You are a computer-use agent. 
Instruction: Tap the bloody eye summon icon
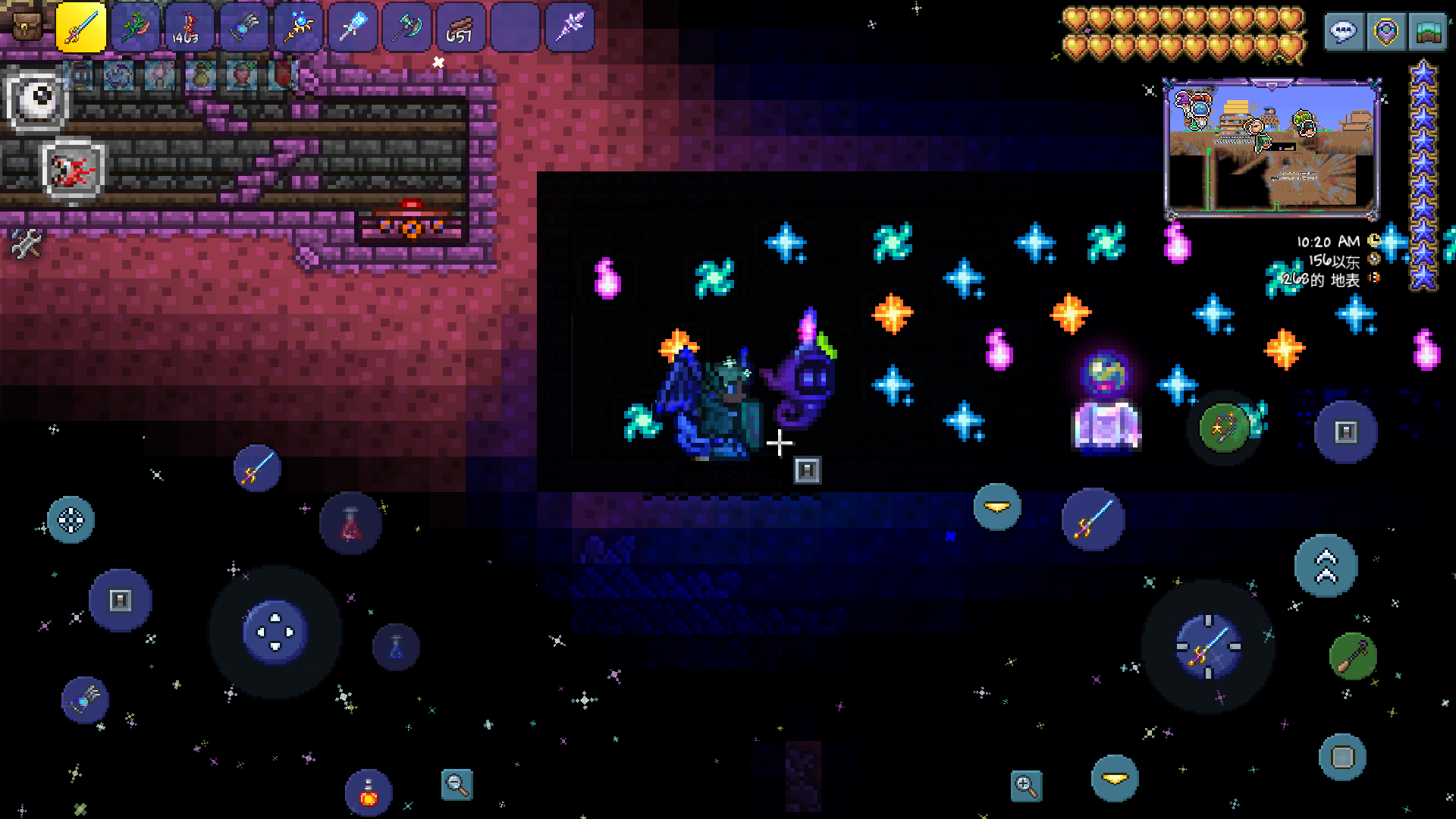[74, 170]
